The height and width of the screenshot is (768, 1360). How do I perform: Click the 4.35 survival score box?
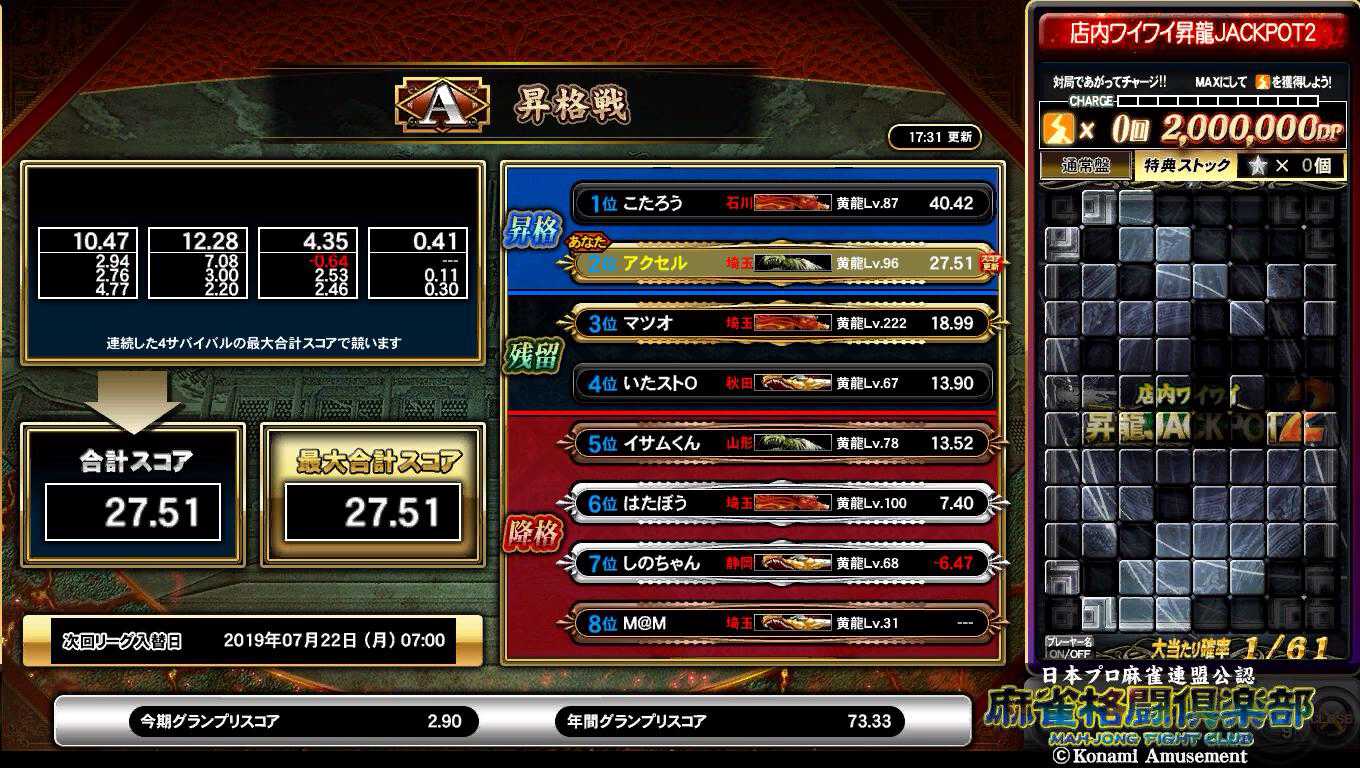click(x=308, y=263)
